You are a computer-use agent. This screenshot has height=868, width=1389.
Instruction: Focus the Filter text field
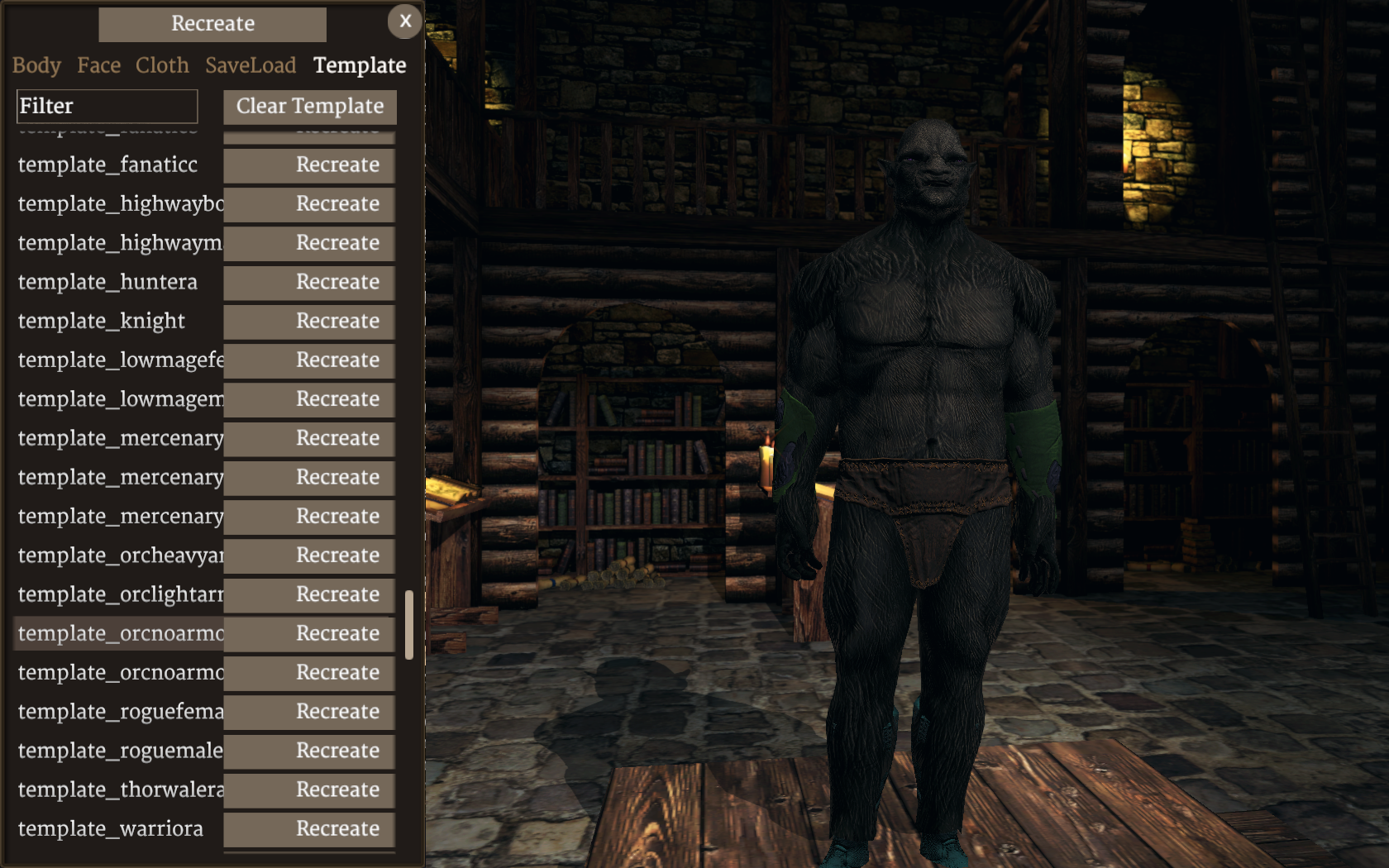pos(107,107)
